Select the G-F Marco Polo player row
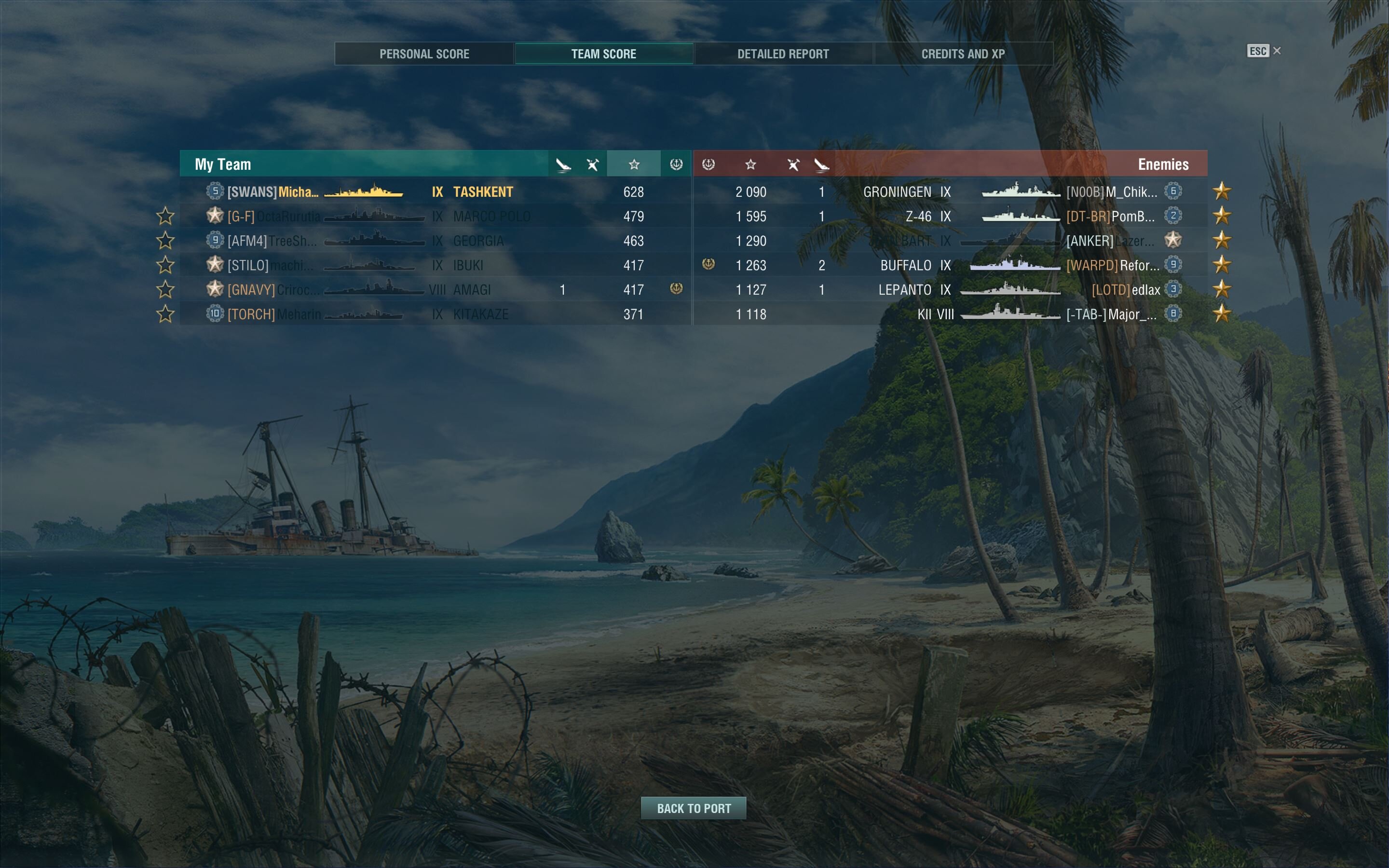Viewport: 1389px width, 868px height. pyautogui.click(x=435, y=217)
